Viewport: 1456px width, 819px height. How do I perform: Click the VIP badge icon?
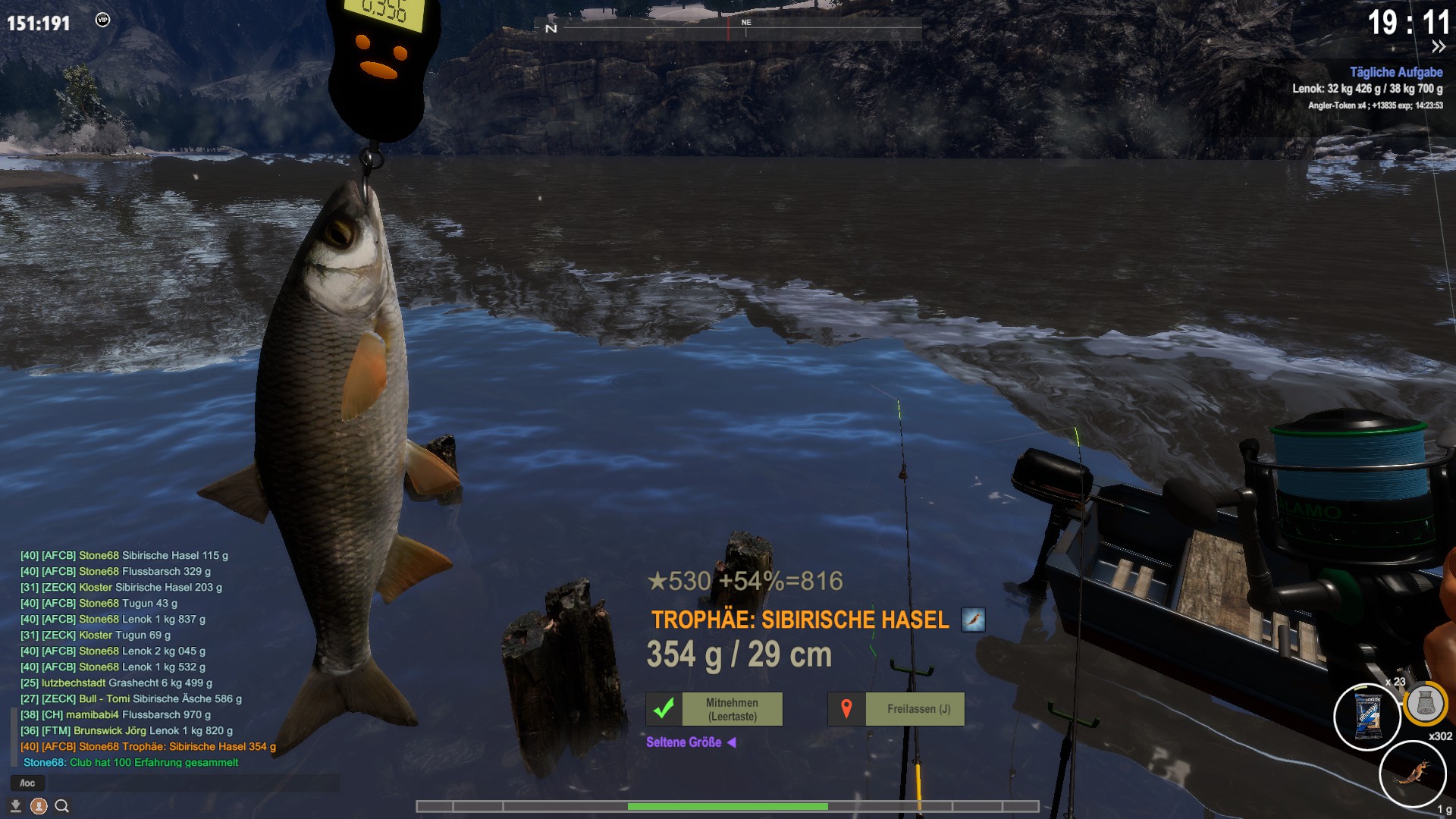(x=102, y=20)
